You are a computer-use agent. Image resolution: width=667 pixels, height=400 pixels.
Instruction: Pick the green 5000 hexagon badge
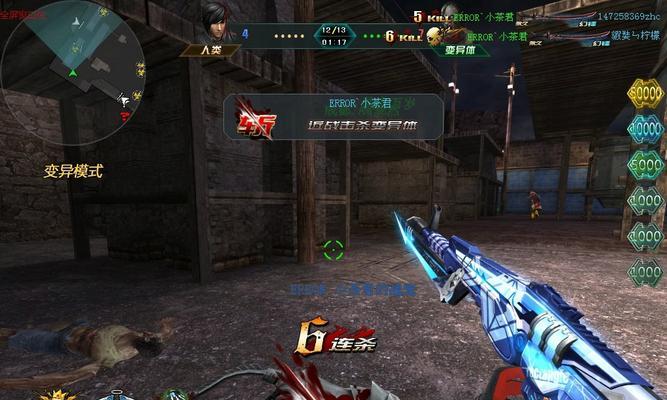(645, 163)
